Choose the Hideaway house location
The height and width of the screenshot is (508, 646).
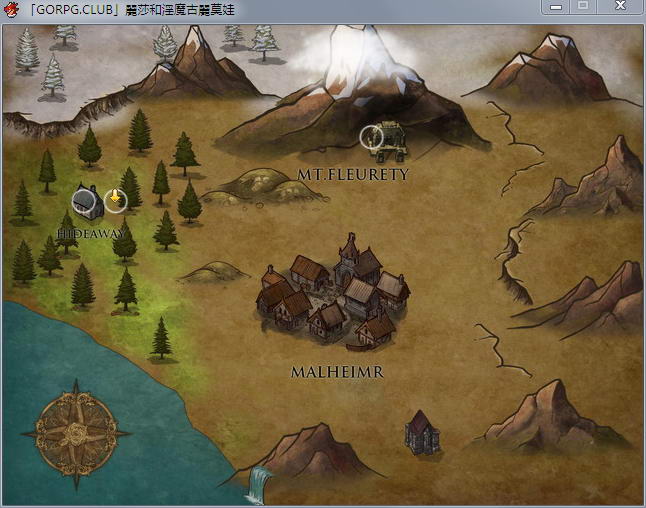point(87,202)
